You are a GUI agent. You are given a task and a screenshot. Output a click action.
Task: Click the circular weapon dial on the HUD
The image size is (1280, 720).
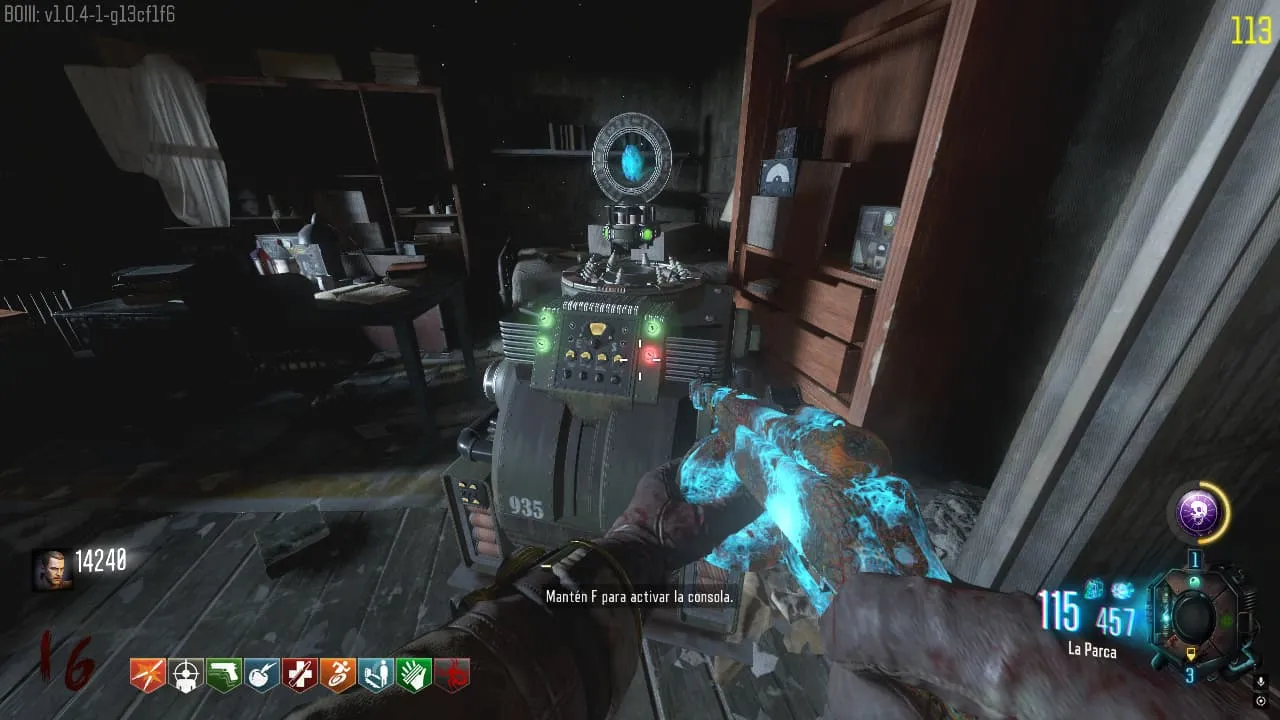tap(1193, 619)
